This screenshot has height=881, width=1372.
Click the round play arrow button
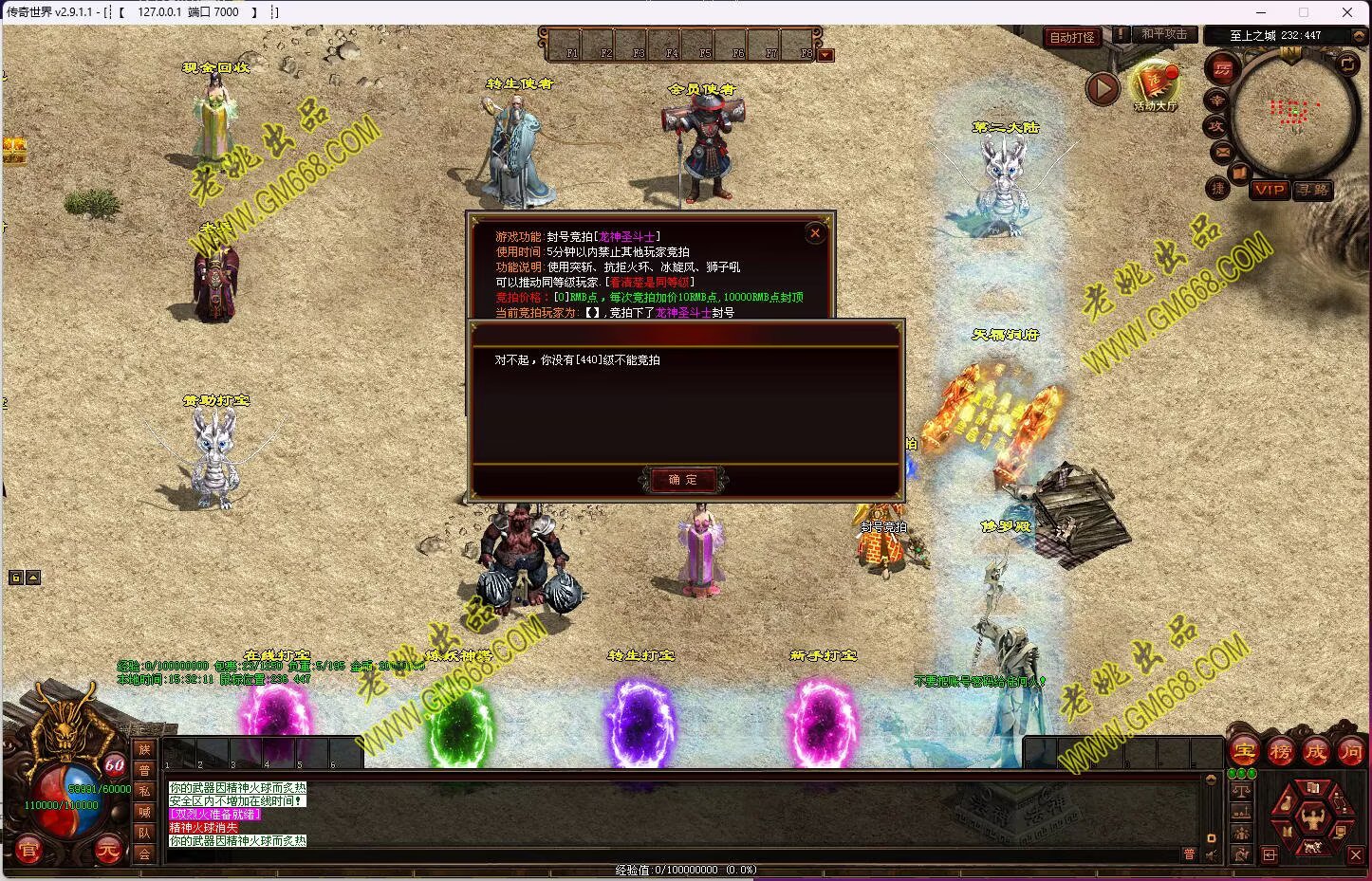click(x=1102, y=89)
